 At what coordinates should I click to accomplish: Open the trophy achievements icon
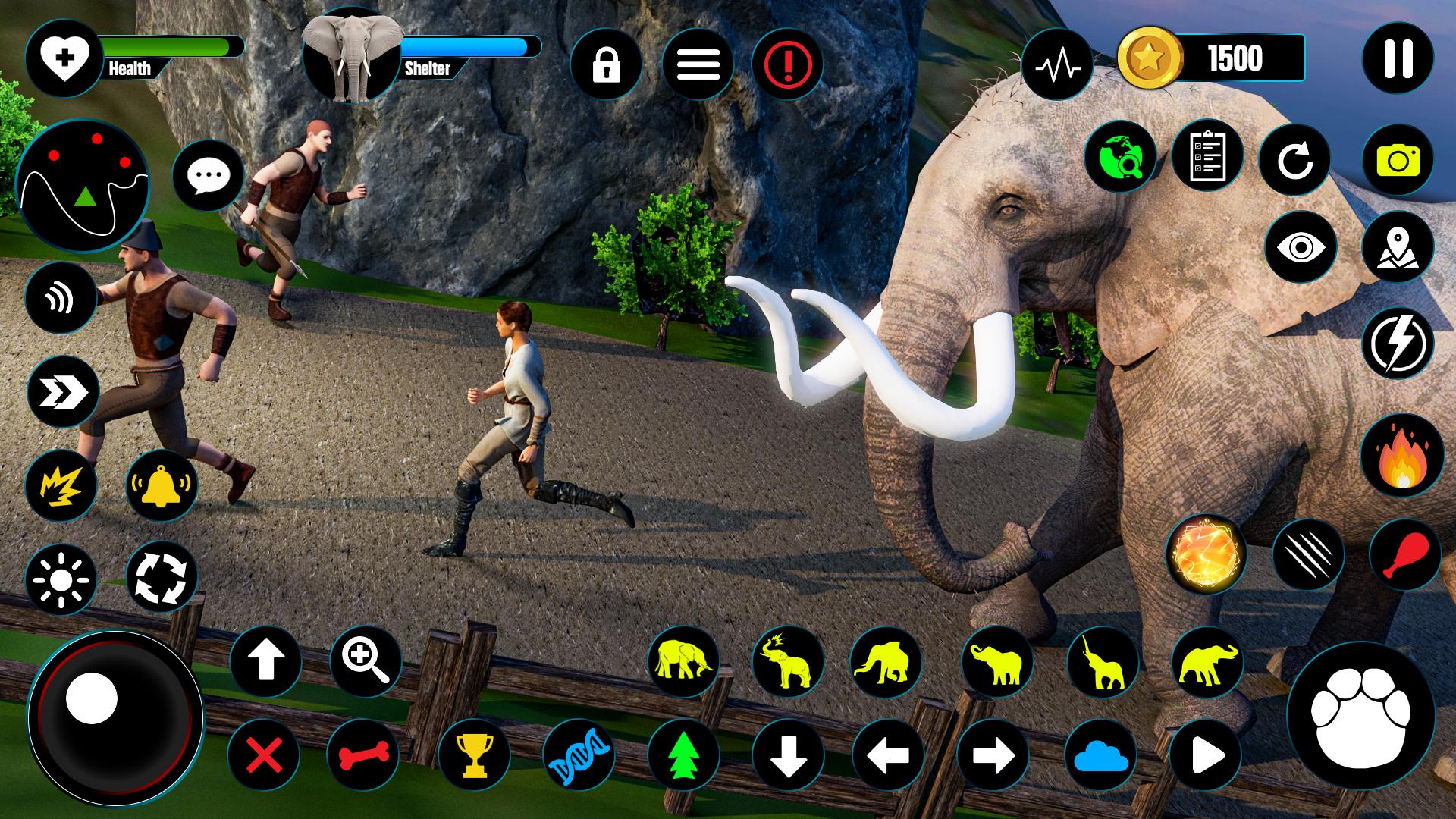pyautogui.click(x=473, y=755)
